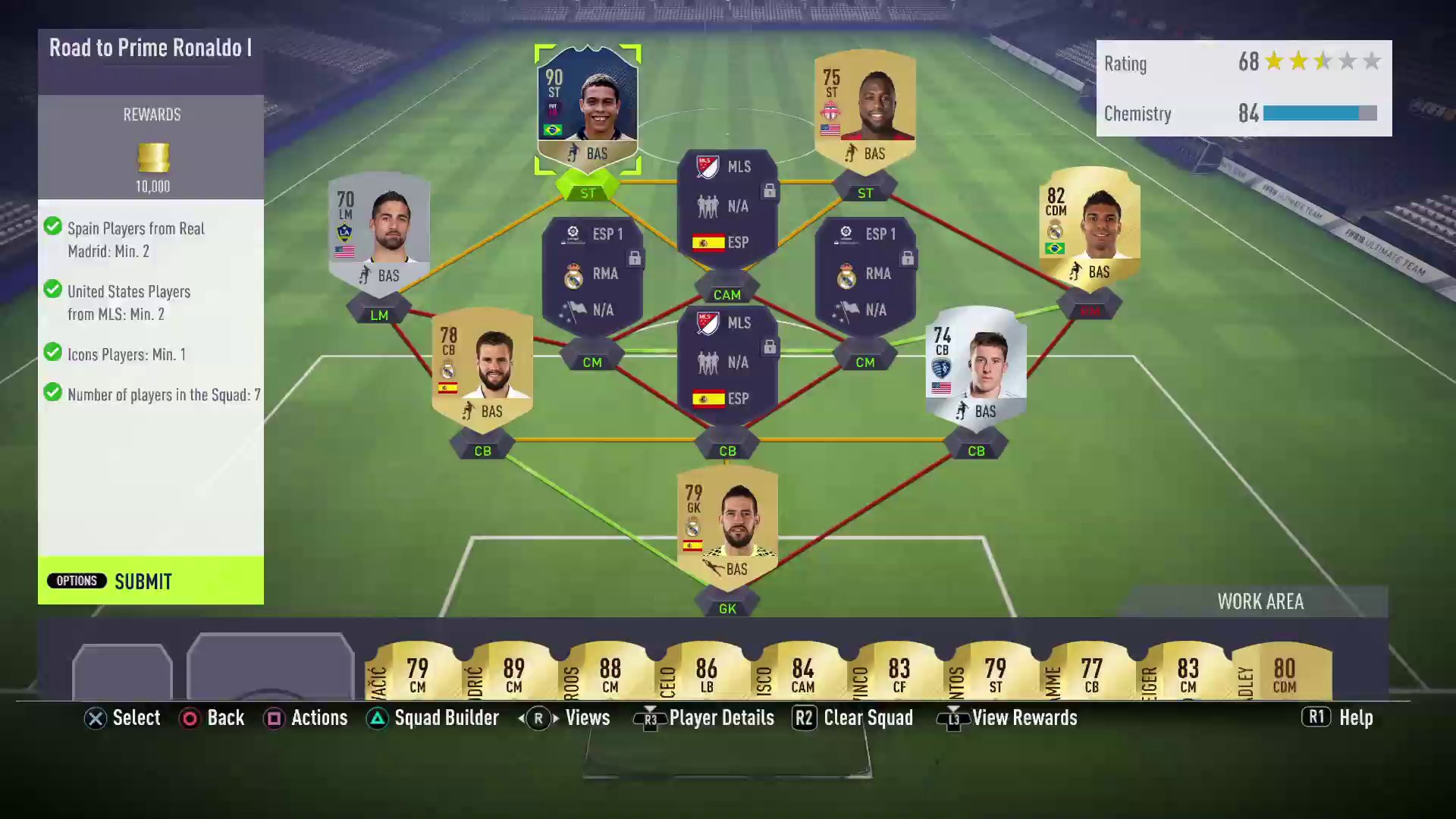The height and width of the screenshot is (819, 1456).
Task: Click the 70-rated LA Galaxy LM card
Action: click(379, 231)
